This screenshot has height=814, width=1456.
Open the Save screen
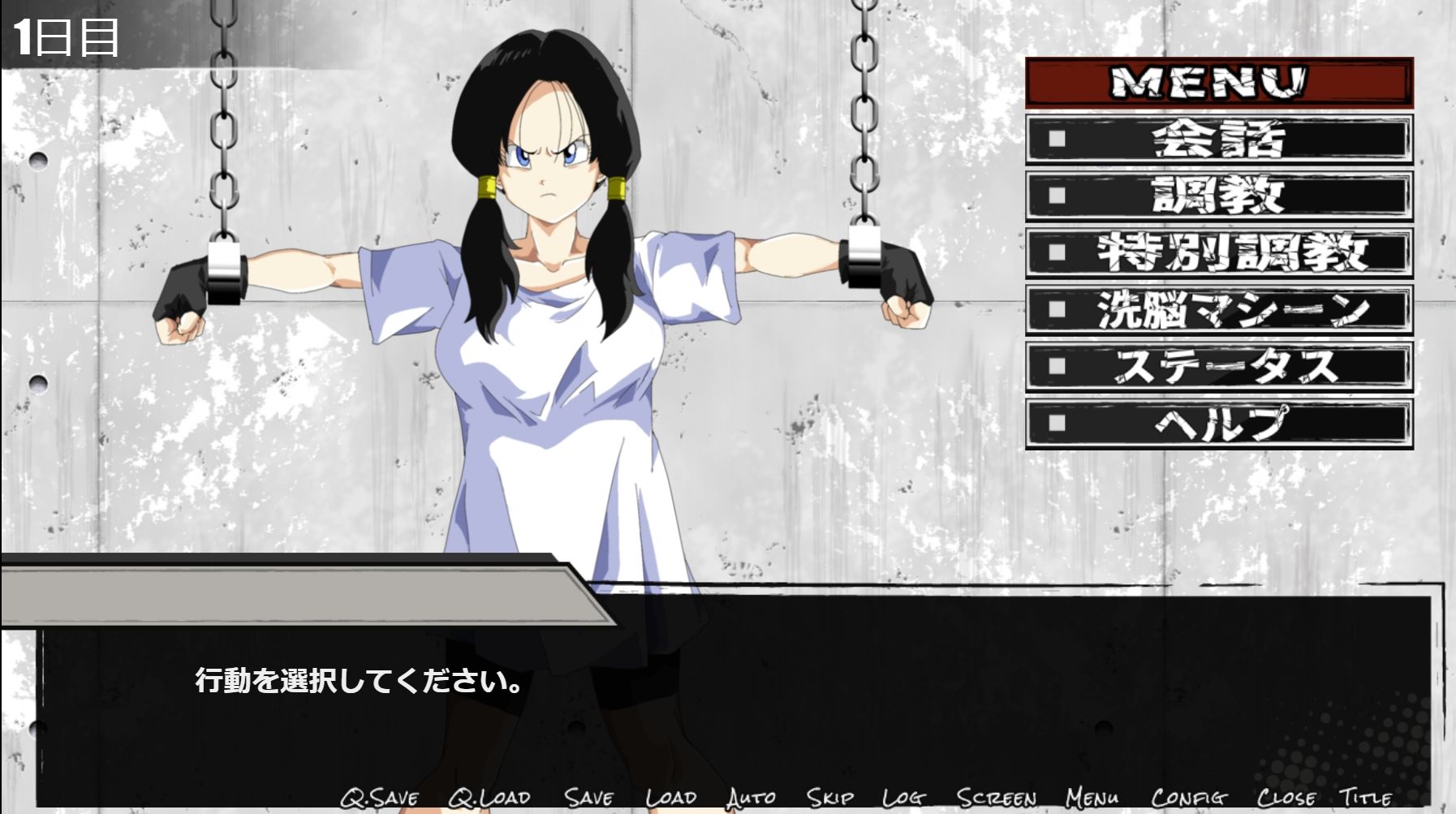click(591, 799)
